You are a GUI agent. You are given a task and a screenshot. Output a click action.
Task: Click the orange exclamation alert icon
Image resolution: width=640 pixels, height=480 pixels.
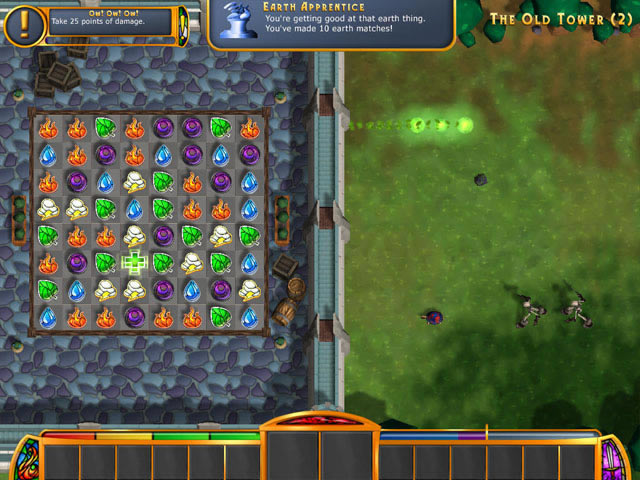pyautogui.click(x=23, y=23)
